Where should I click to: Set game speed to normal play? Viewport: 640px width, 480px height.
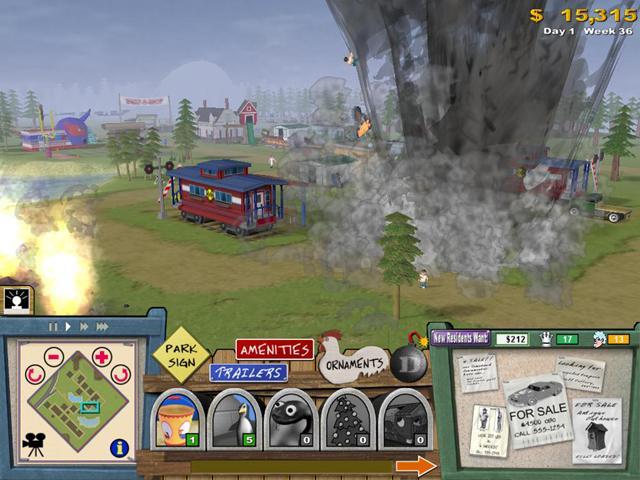pos(68,326)
